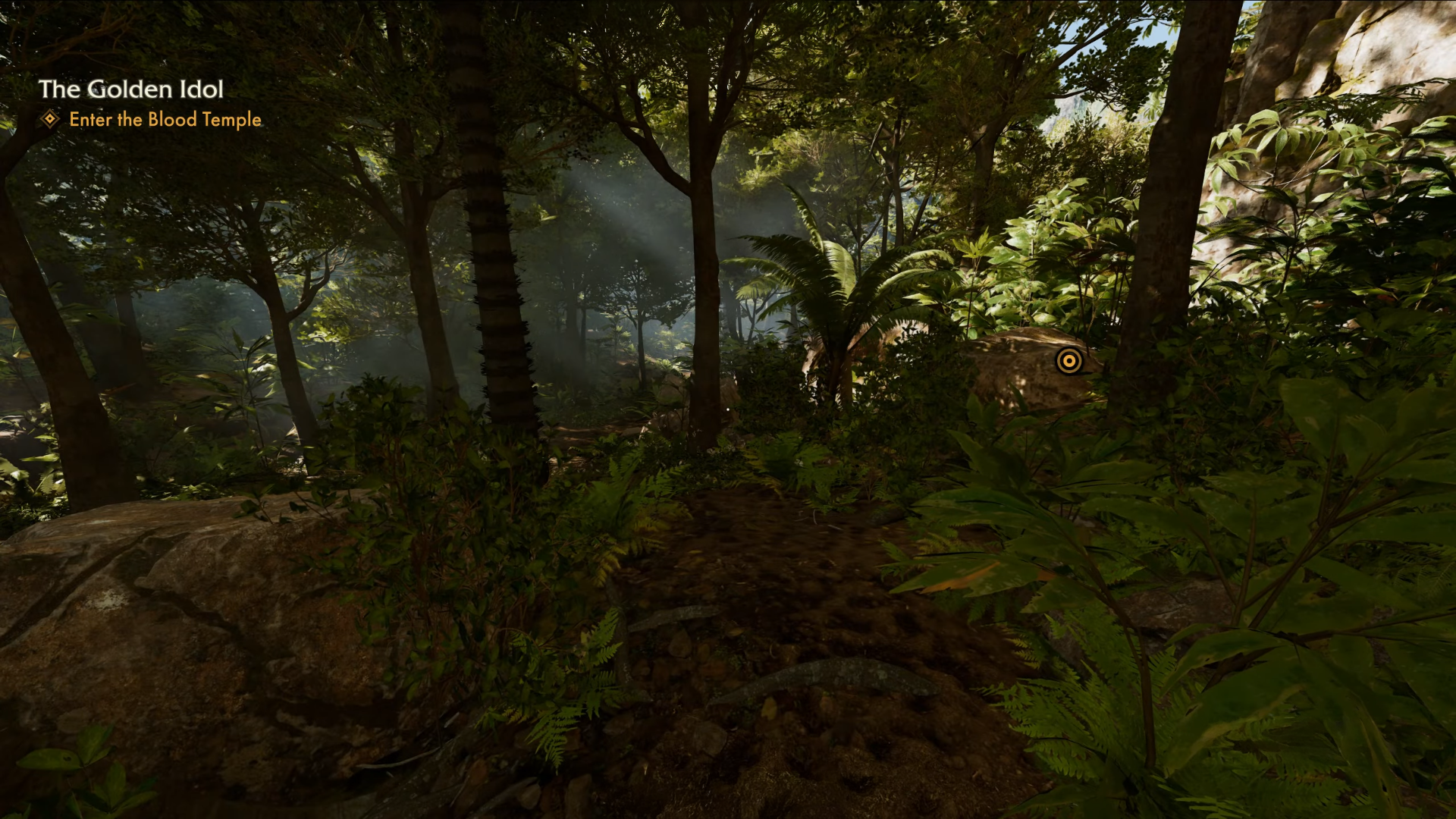The width and height of the screenshot is (1456, 819).
Task: Click the diamond icon beside Enter the Blood Temple
Action: [x=50, y=120]
